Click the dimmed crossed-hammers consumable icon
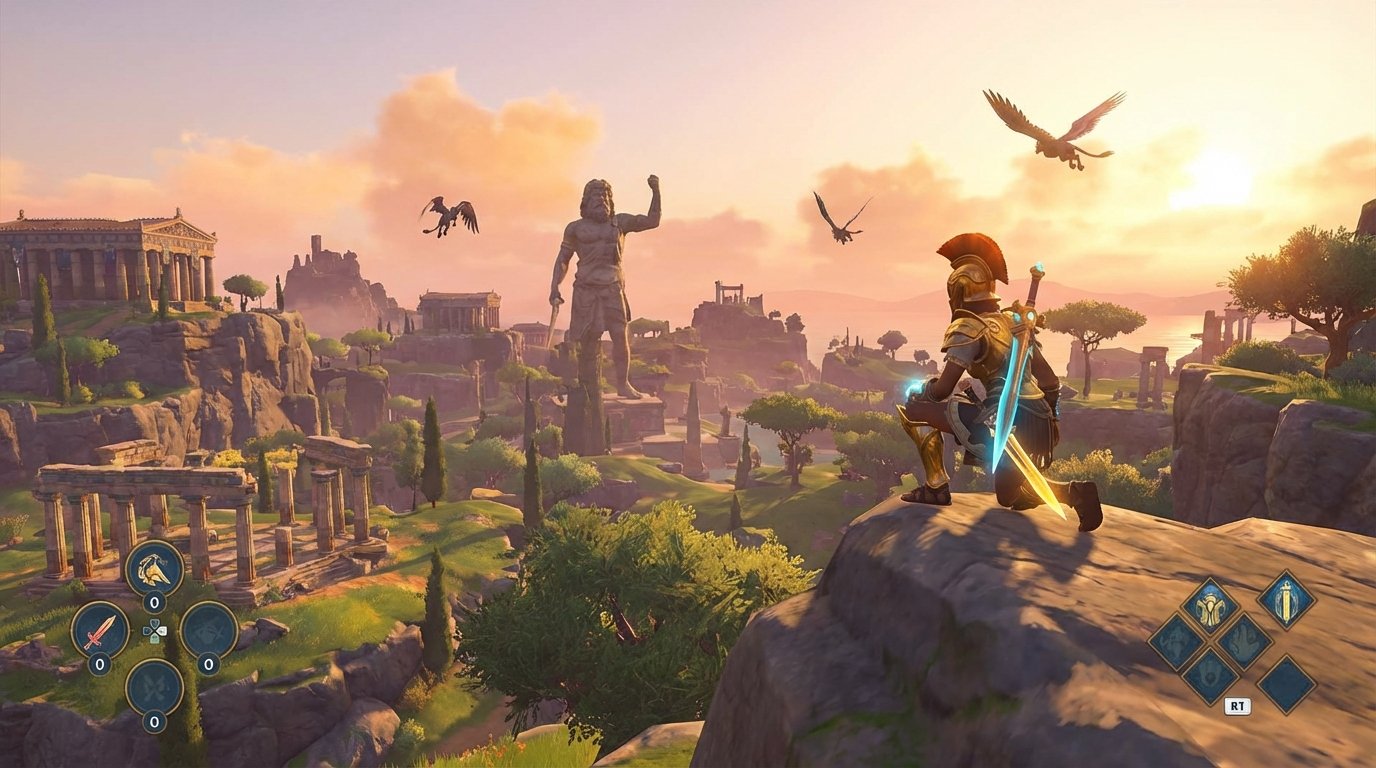 coord(153,686)
